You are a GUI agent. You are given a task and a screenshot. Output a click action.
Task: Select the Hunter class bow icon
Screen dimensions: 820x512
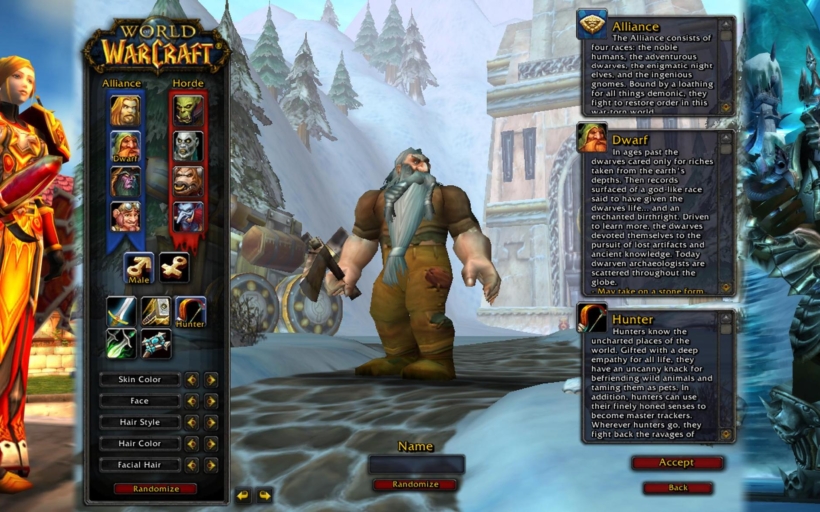190,311
